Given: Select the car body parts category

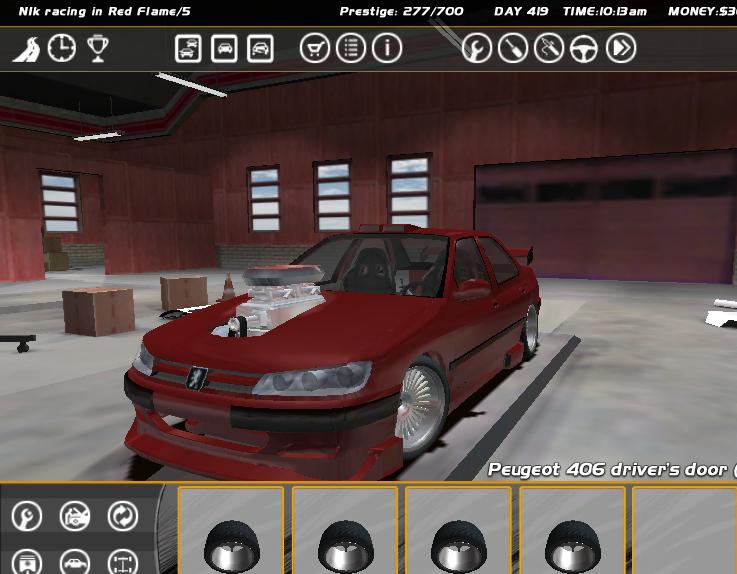Looking at the screenshot, I should coord(75,563).
